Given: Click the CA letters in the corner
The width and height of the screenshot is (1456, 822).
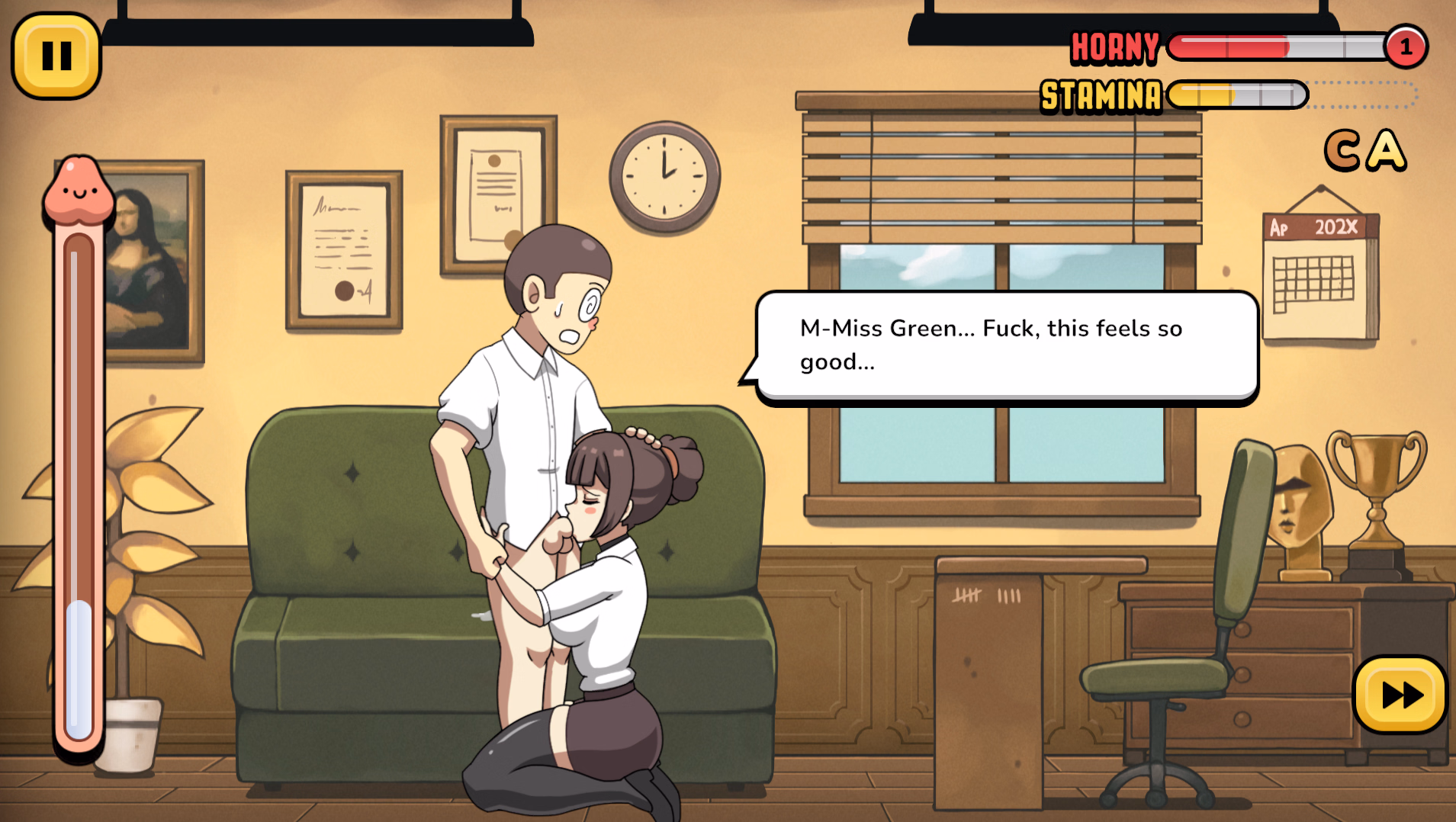Looking at the screenshot, I should 1365,149.
